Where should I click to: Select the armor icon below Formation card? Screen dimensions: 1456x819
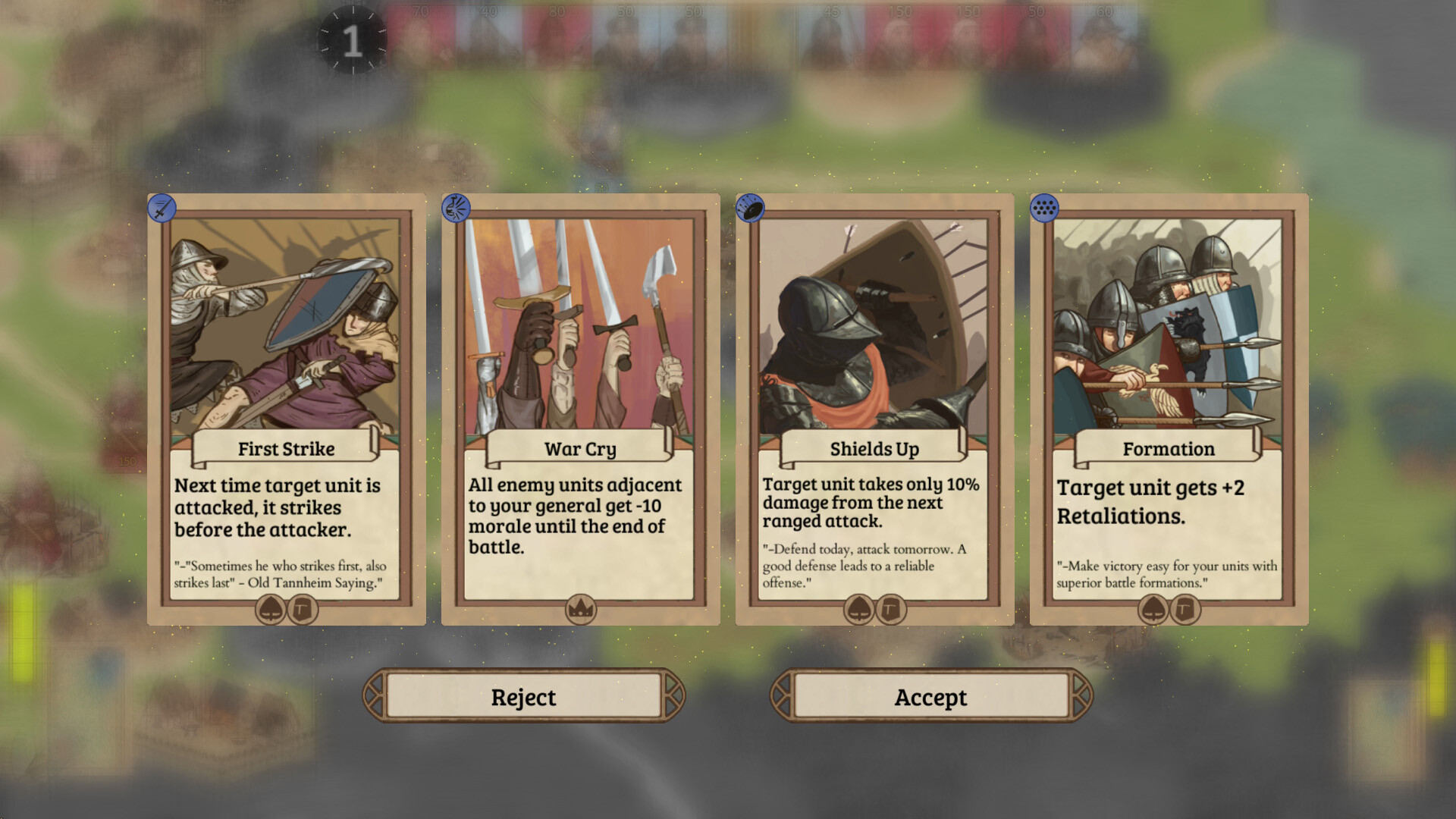[x=1185, y=610]
